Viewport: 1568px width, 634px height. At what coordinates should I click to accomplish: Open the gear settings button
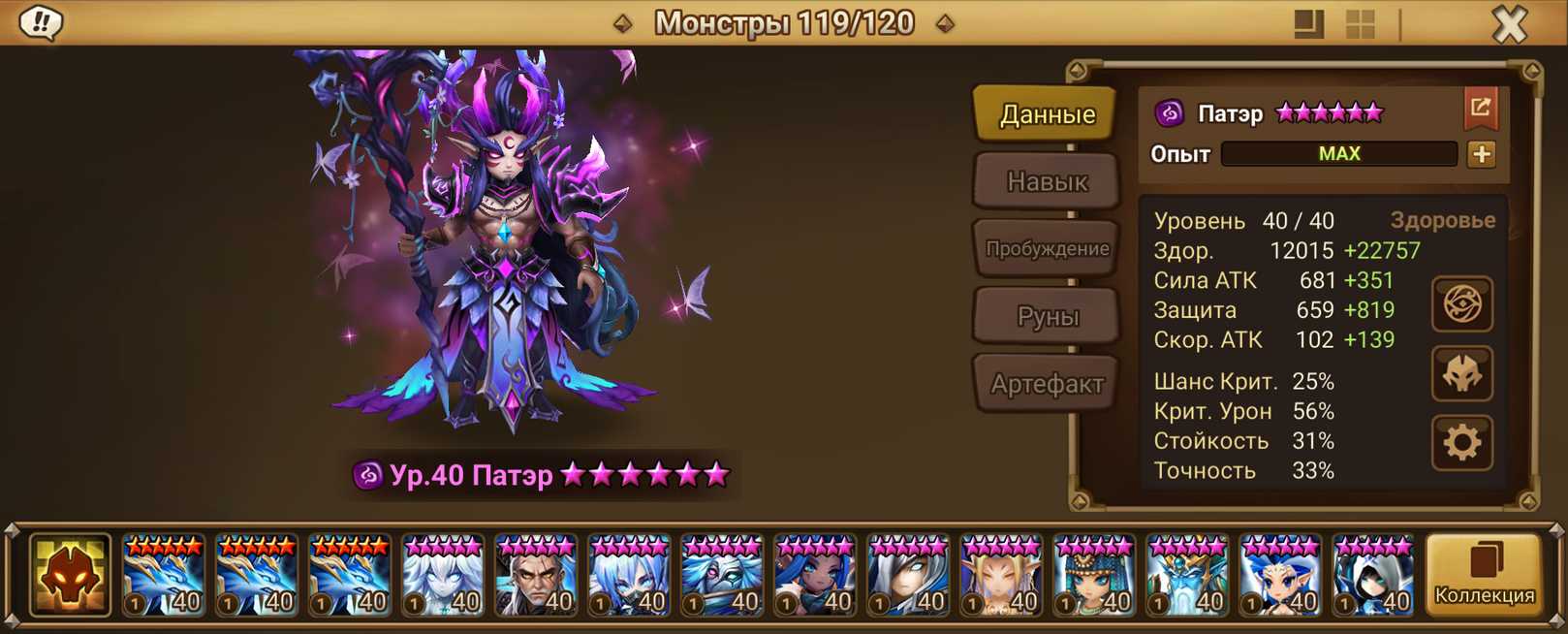(1461, 443)
